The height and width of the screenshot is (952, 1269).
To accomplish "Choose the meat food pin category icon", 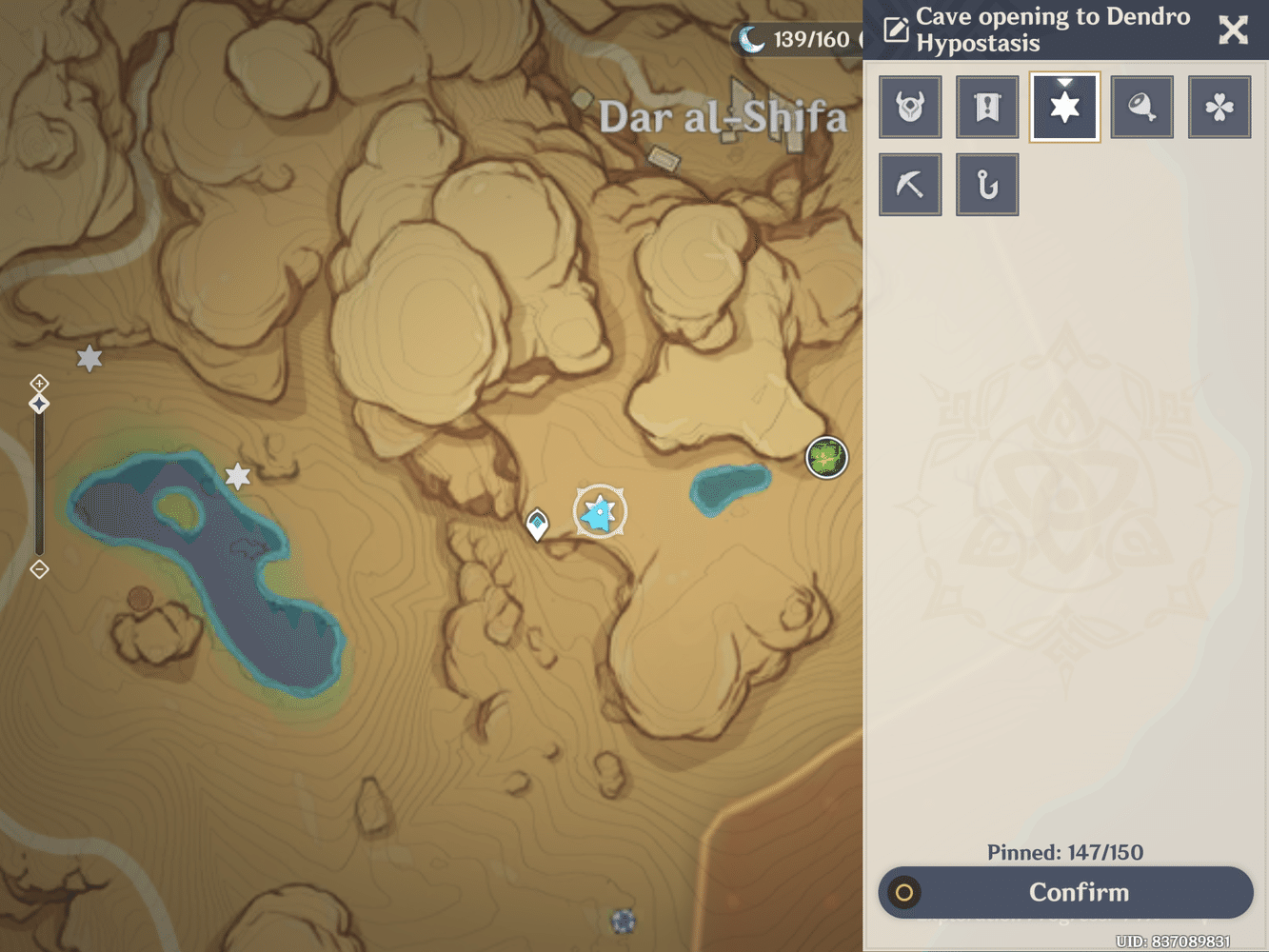I will [1141, 107].
